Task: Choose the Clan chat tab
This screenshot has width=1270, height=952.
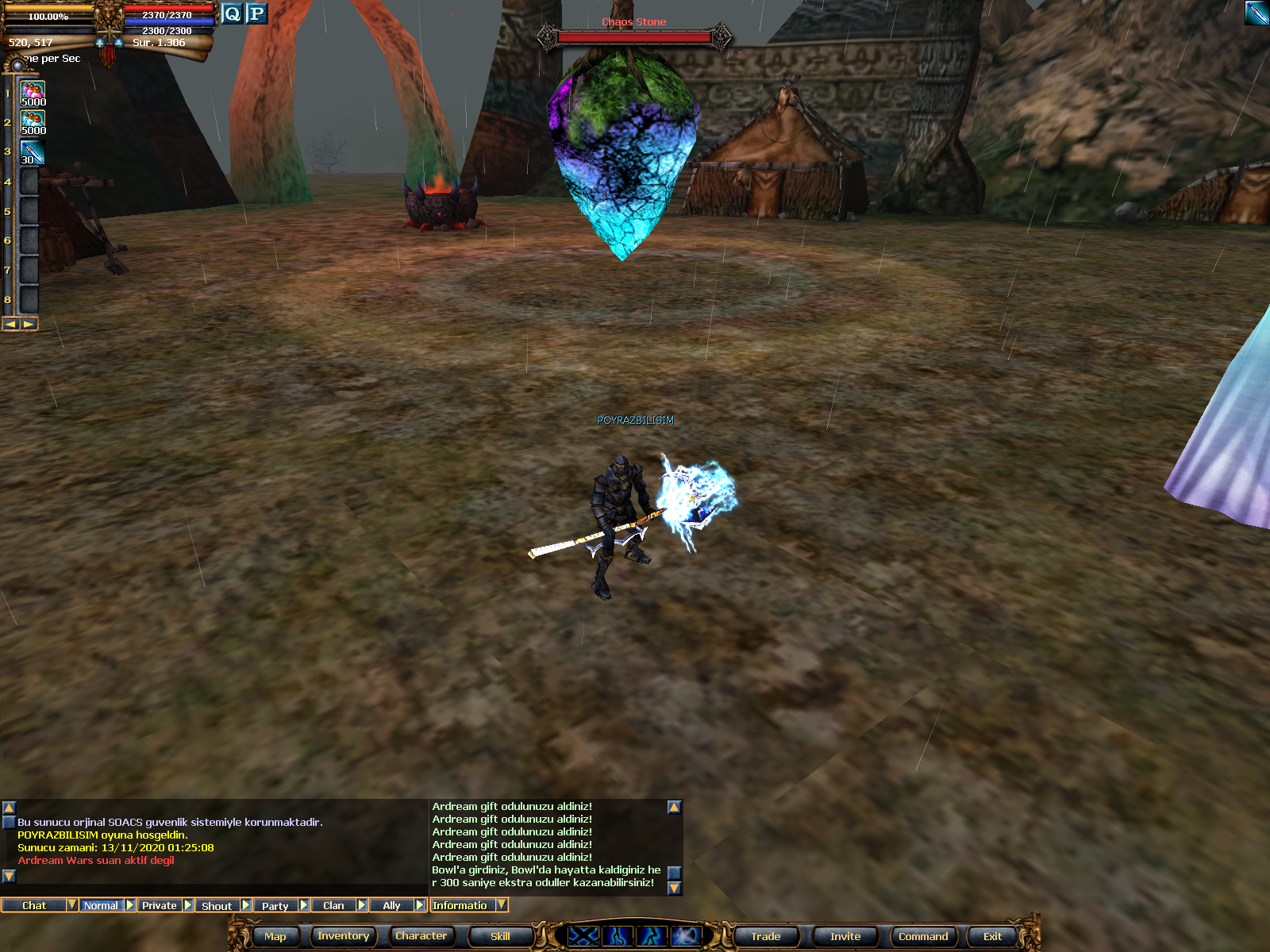Action: tap(333, 905)
